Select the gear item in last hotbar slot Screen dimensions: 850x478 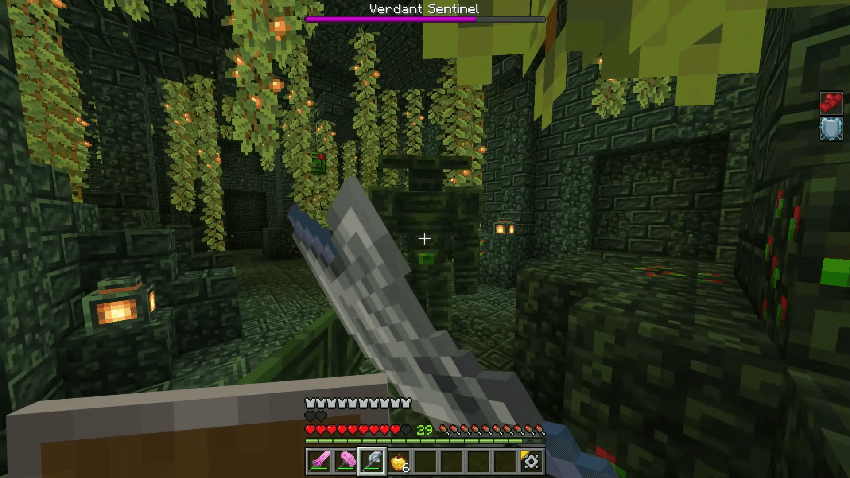(x=530, y=461)
